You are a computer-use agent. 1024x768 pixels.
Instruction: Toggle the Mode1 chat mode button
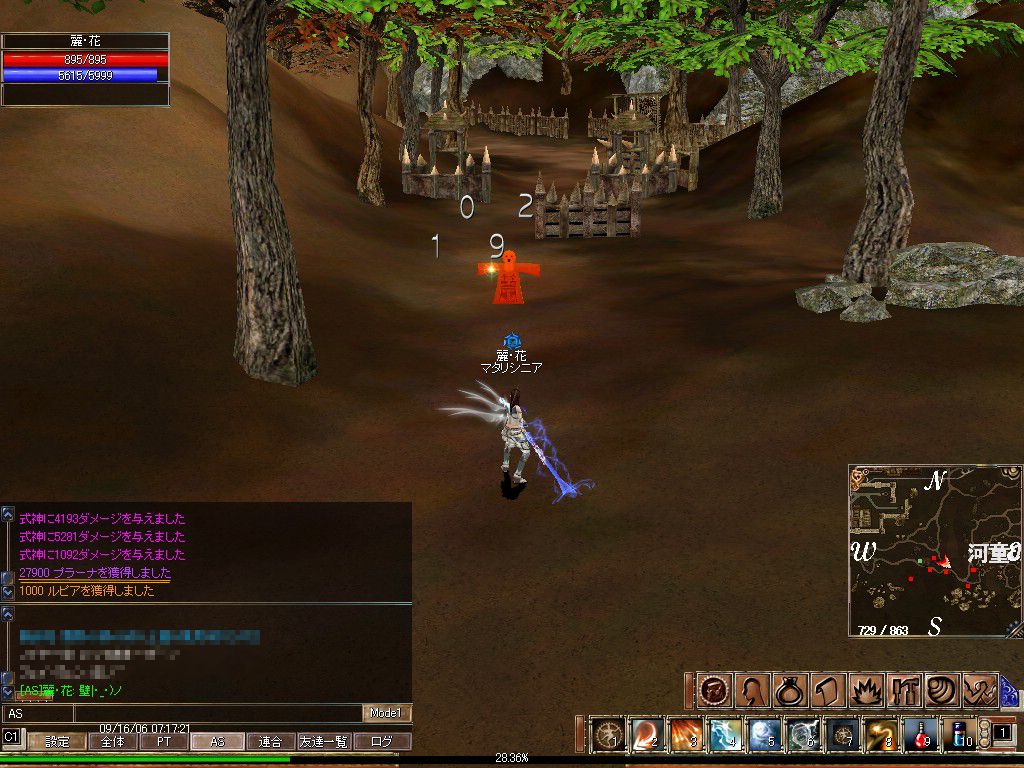(x=386, y=713)
